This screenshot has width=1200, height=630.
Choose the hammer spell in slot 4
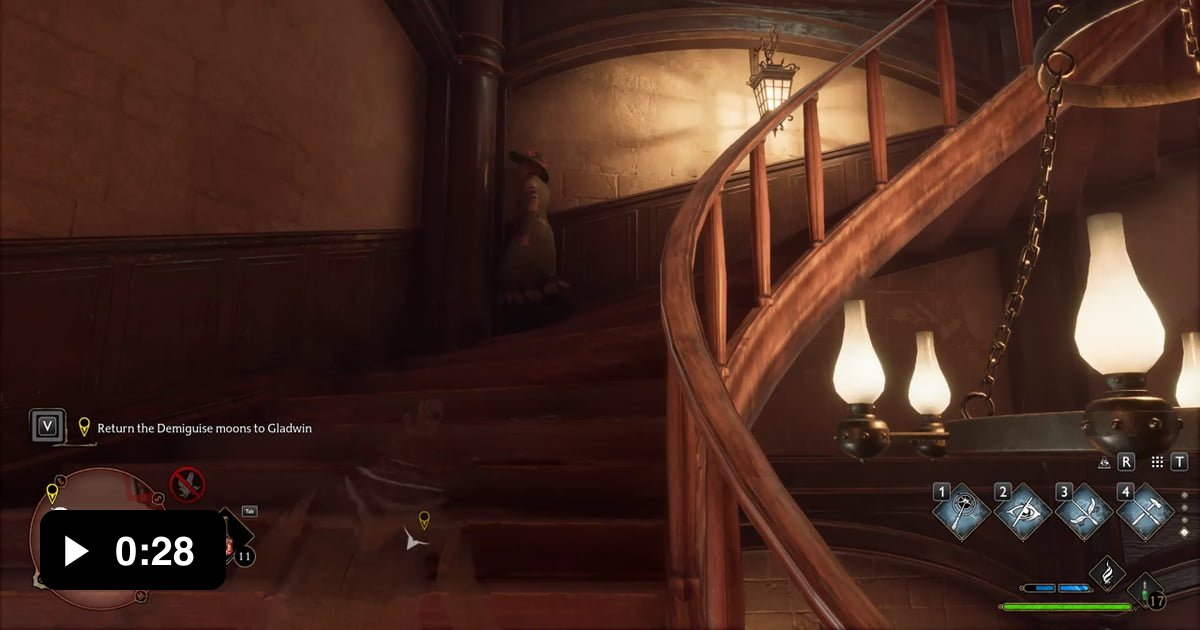coord(1145,512)
